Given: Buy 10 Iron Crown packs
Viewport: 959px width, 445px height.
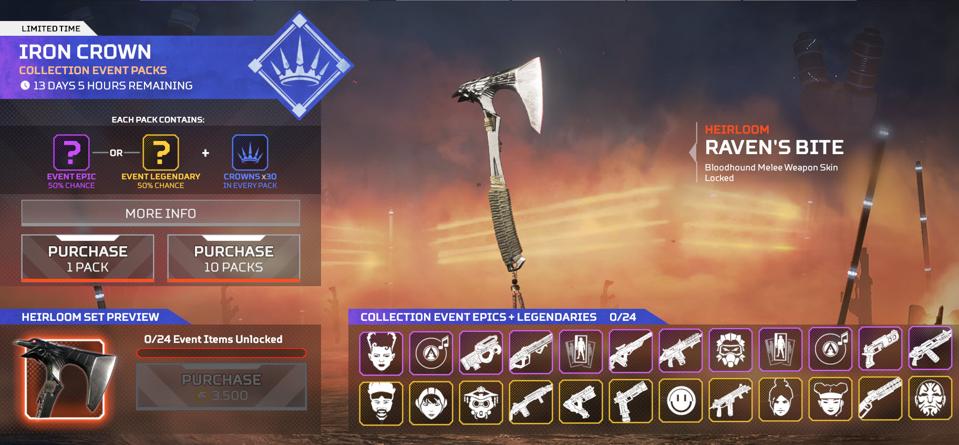Looking at the screenshot, I should click(x=233, y=258).
